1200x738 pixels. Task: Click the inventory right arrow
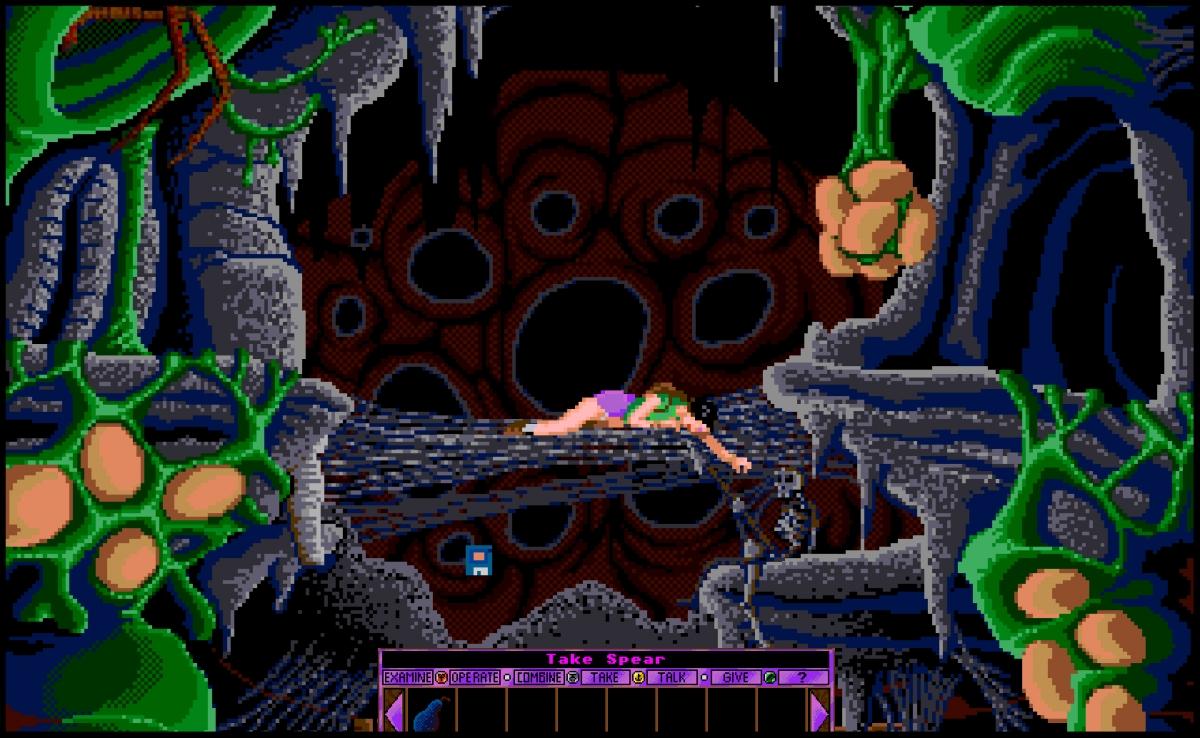(x=820, y=713)
